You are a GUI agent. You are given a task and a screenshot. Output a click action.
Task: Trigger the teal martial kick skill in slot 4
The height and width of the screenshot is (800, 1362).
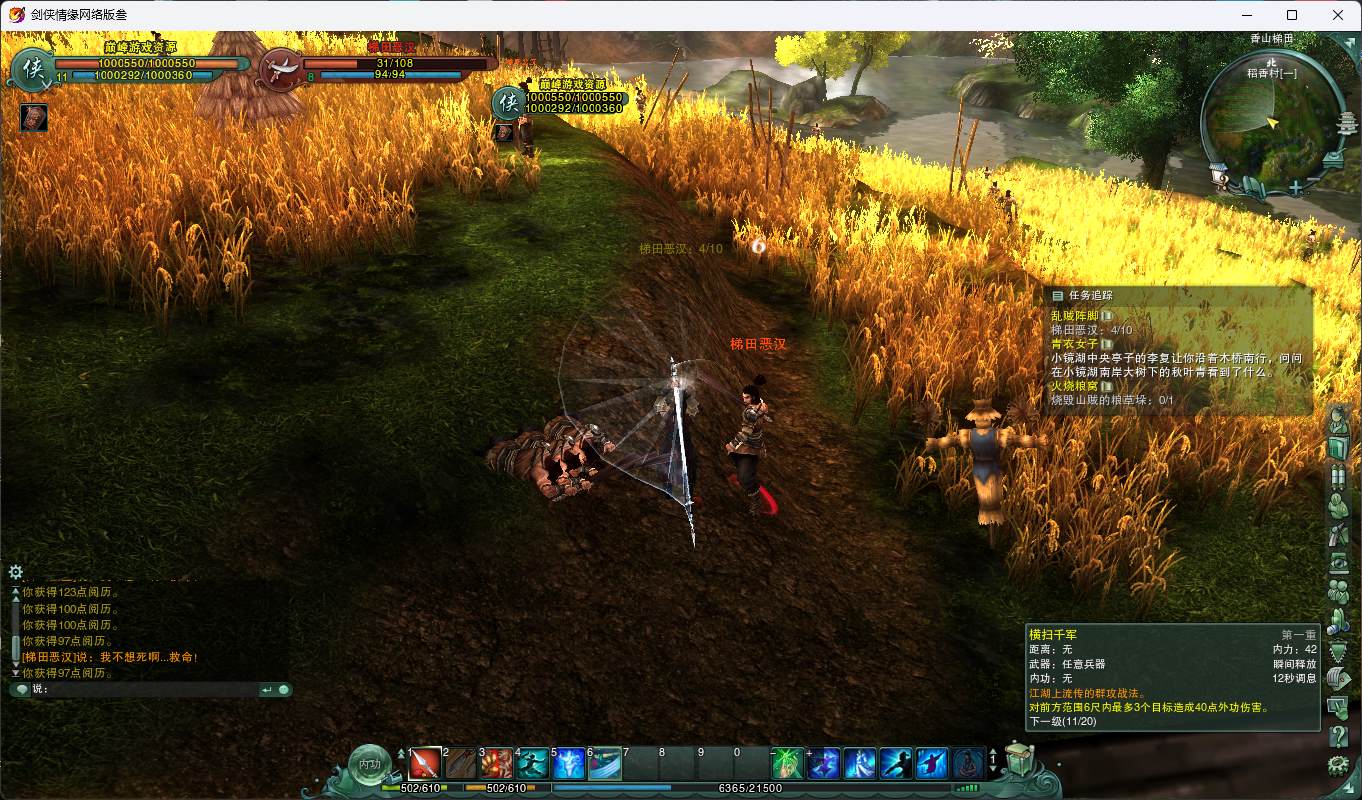[x=533, y=764]
